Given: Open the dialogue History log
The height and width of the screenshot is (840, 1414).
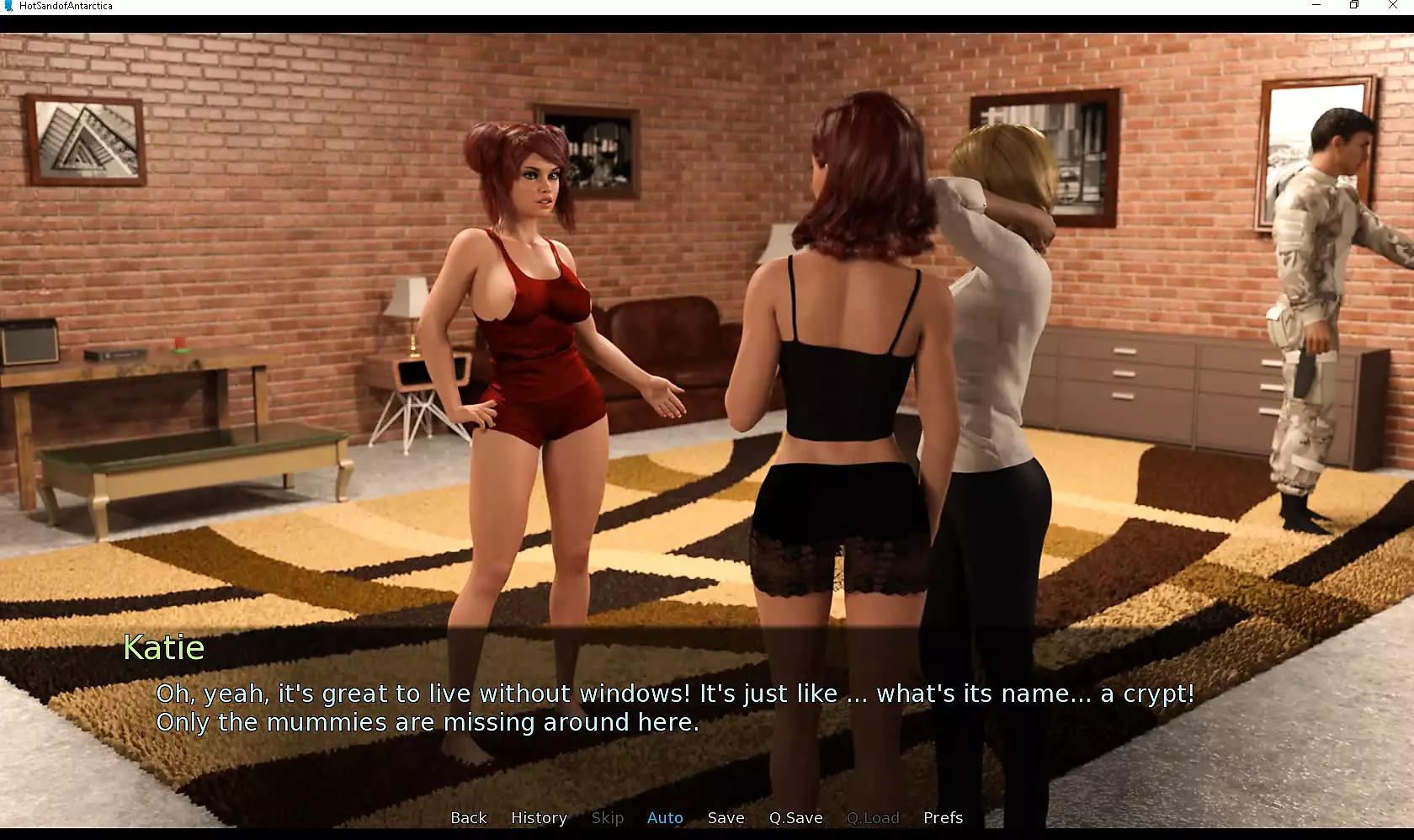Looking at the screenshot, I should (x=539, y=817).
